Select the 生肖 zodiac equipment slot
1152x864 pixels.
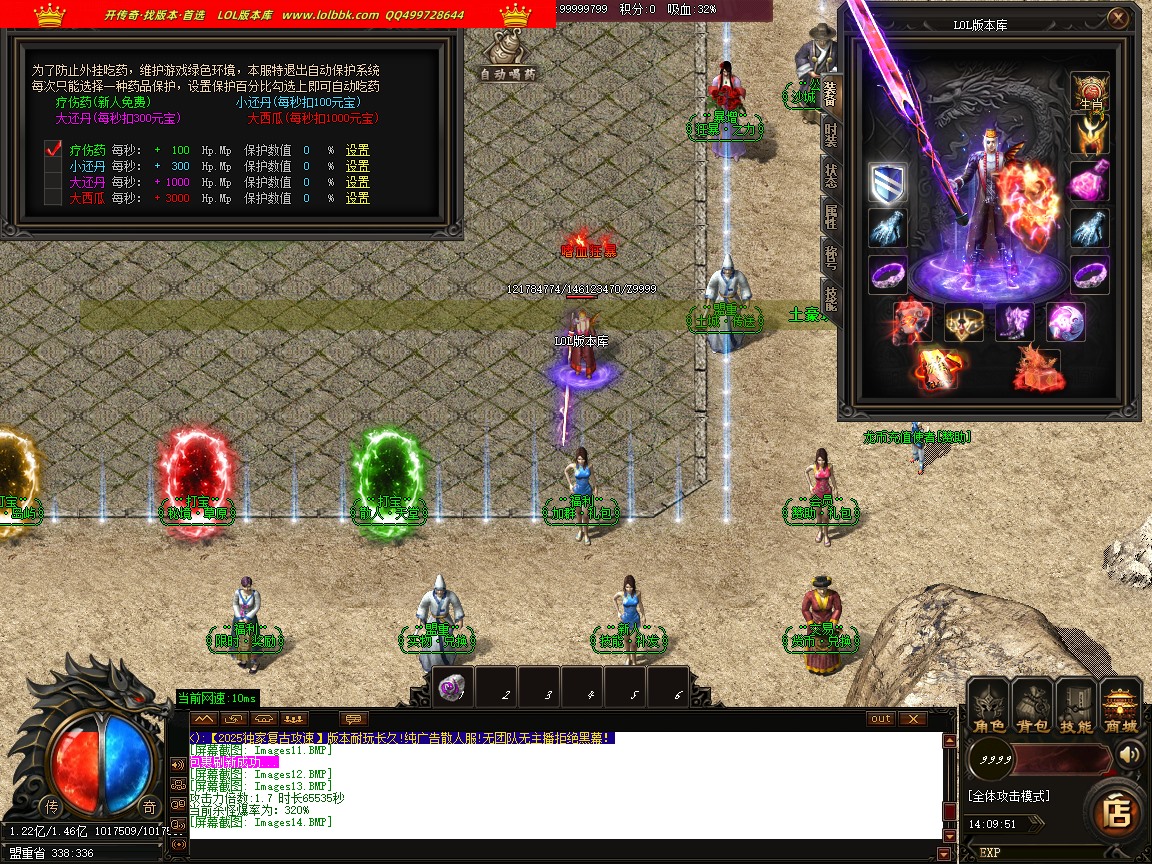[1090, 91]
